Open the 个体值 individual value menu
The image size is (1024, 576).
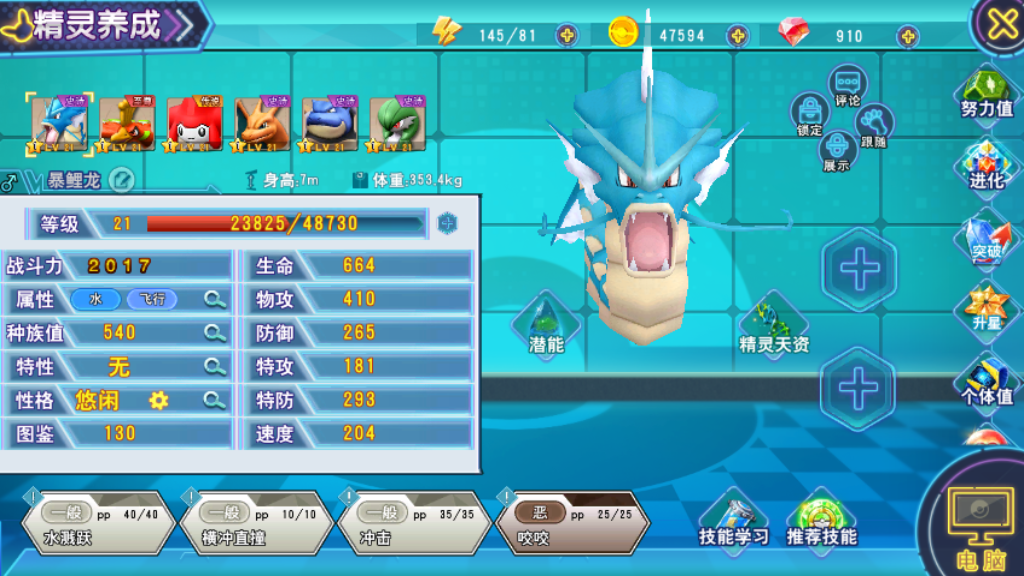986,381
